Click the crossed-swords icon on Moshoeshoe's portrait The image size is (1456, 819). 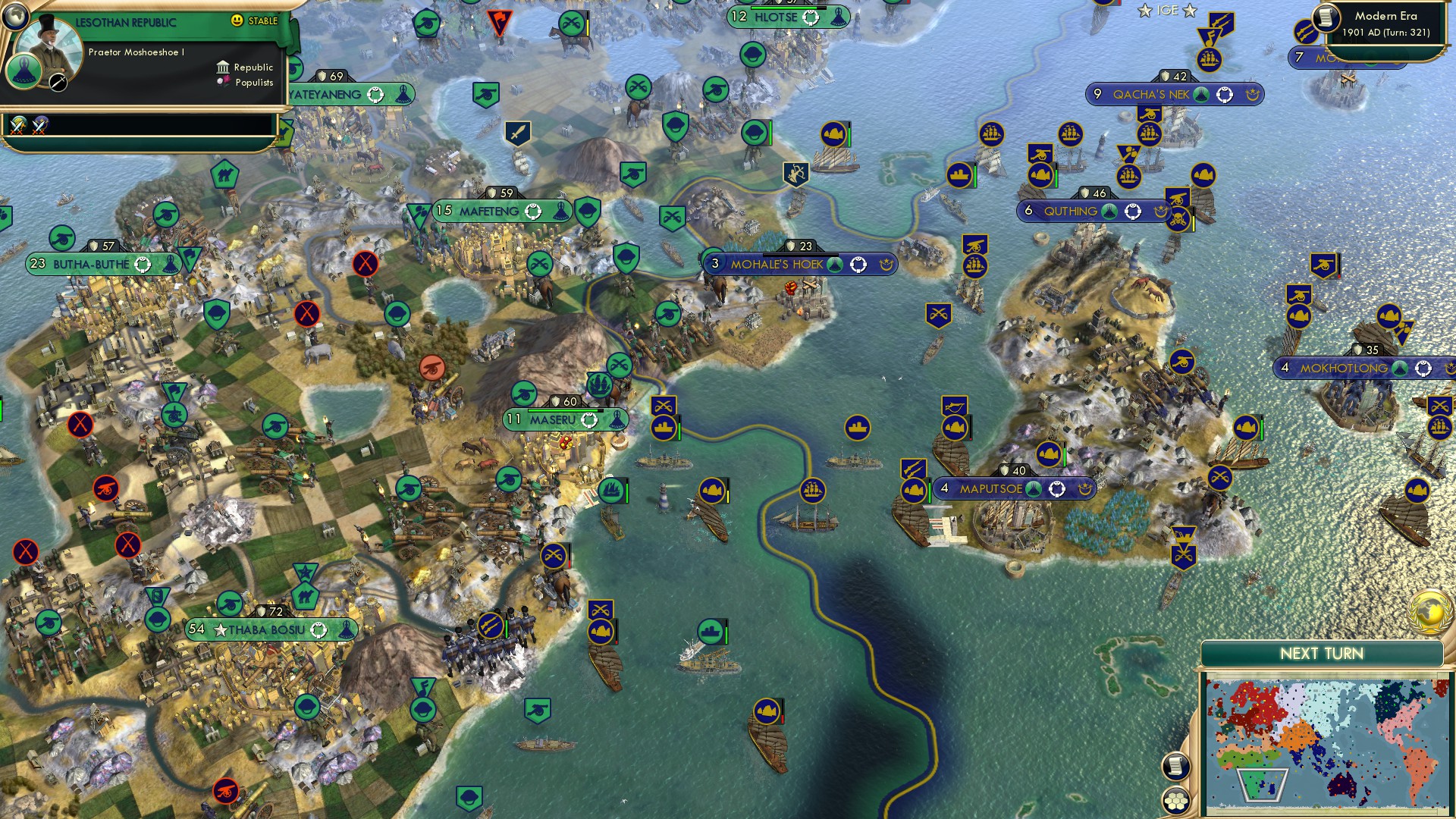pos(58,81)
